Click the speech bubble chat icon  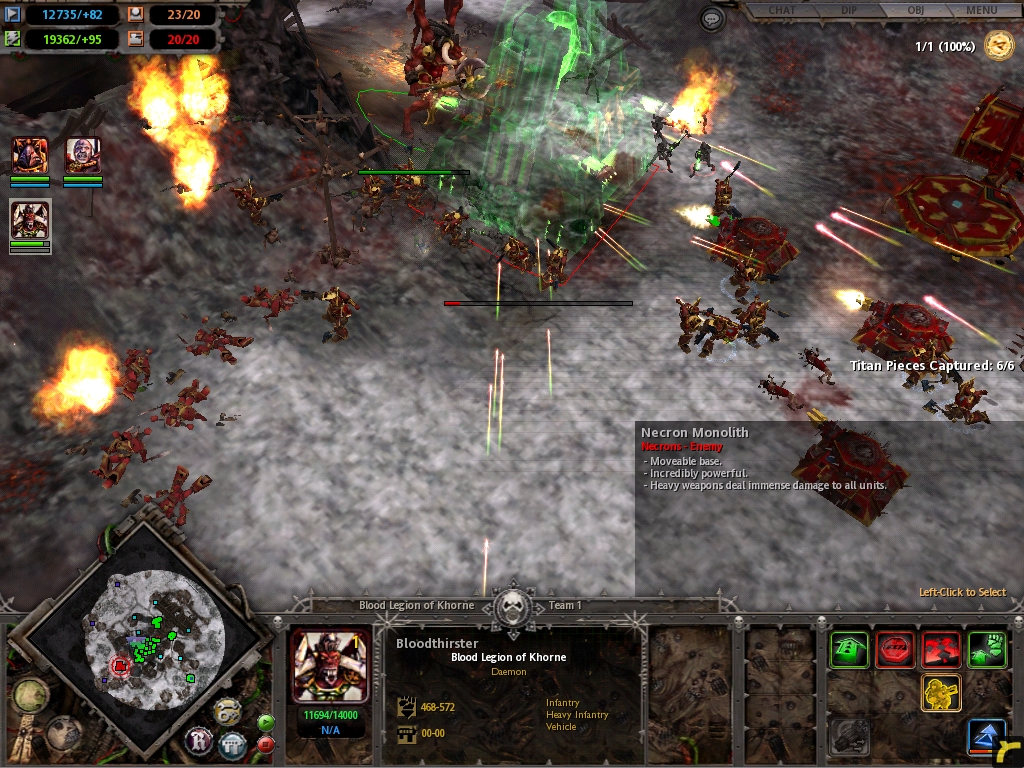(712, 18)
